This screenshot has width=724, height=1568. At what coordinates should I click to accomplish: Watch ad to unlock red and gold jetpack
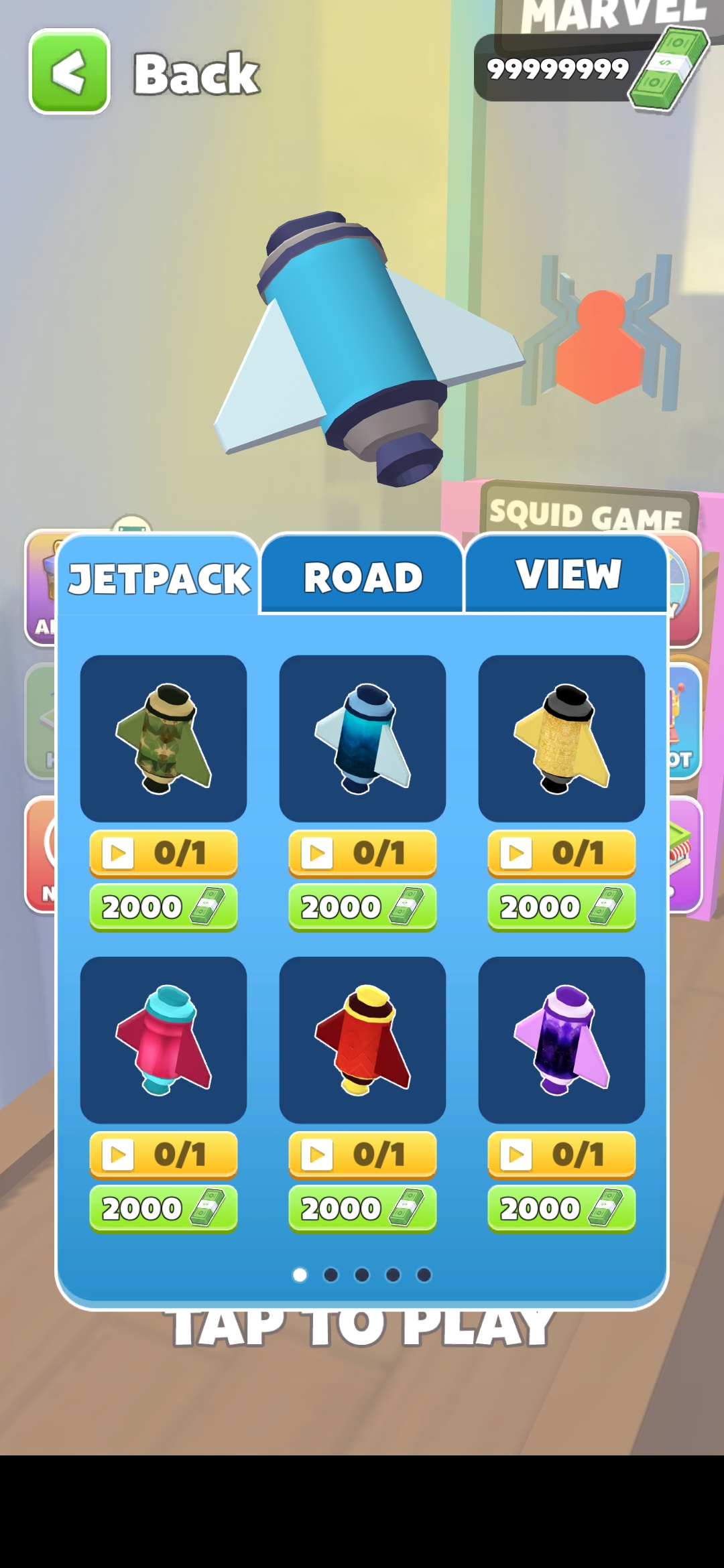point(363,1155)
